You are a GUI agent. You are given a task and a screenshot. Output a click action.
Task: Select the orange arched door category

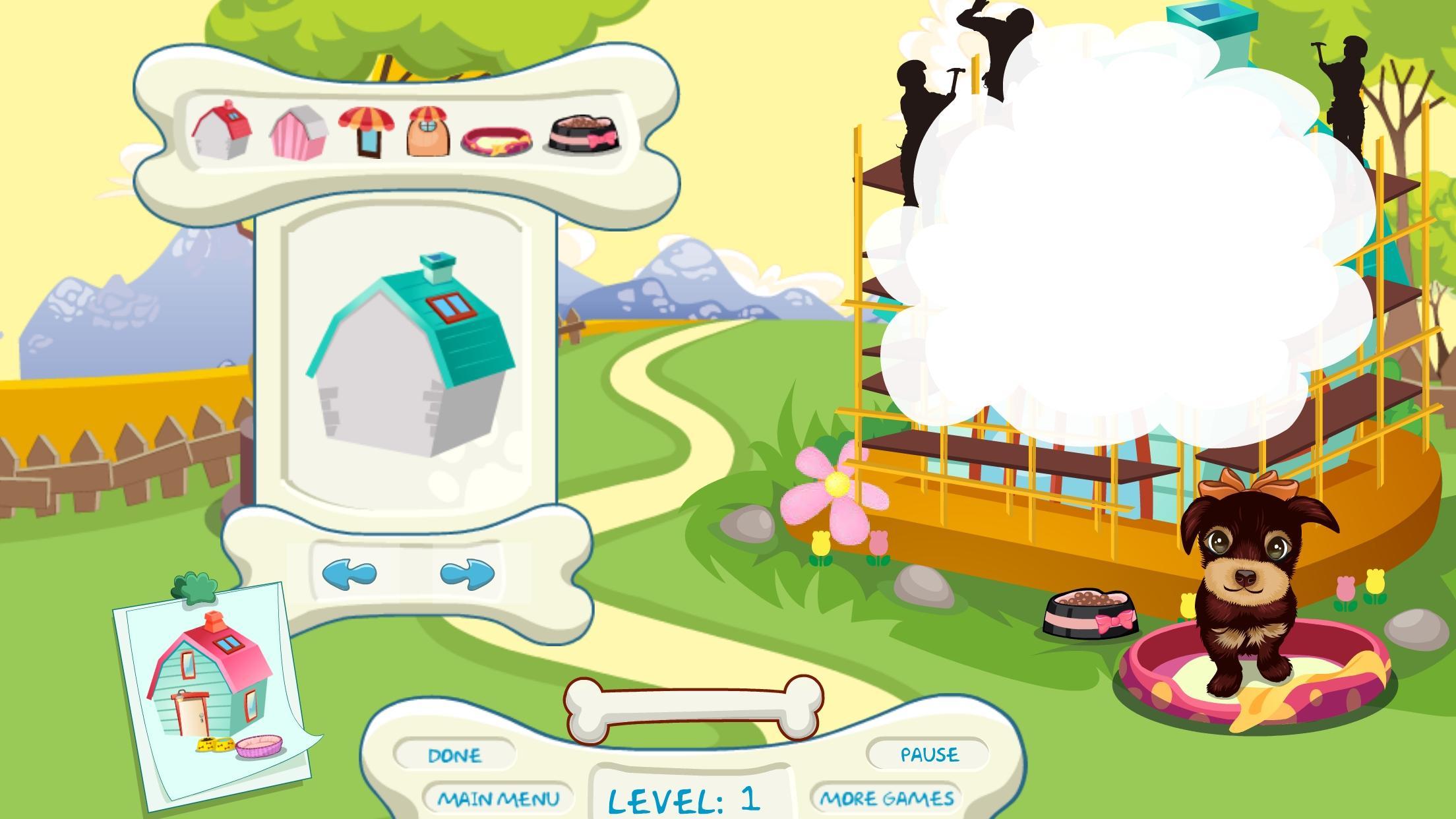coord(429,132)
